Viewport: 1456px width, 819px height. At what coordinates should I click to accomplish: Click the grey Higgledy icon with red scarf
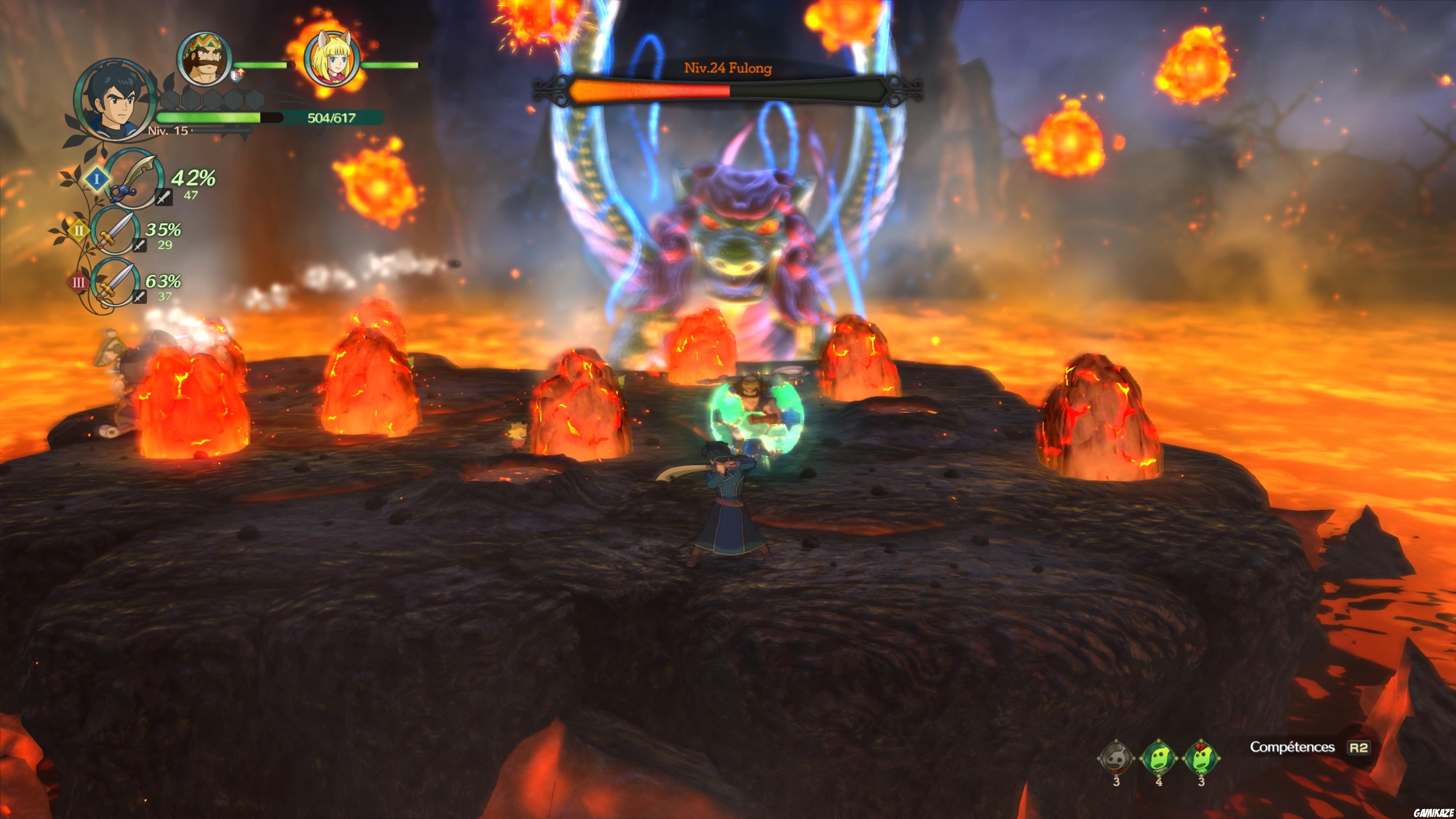(x=1115, y=758)
